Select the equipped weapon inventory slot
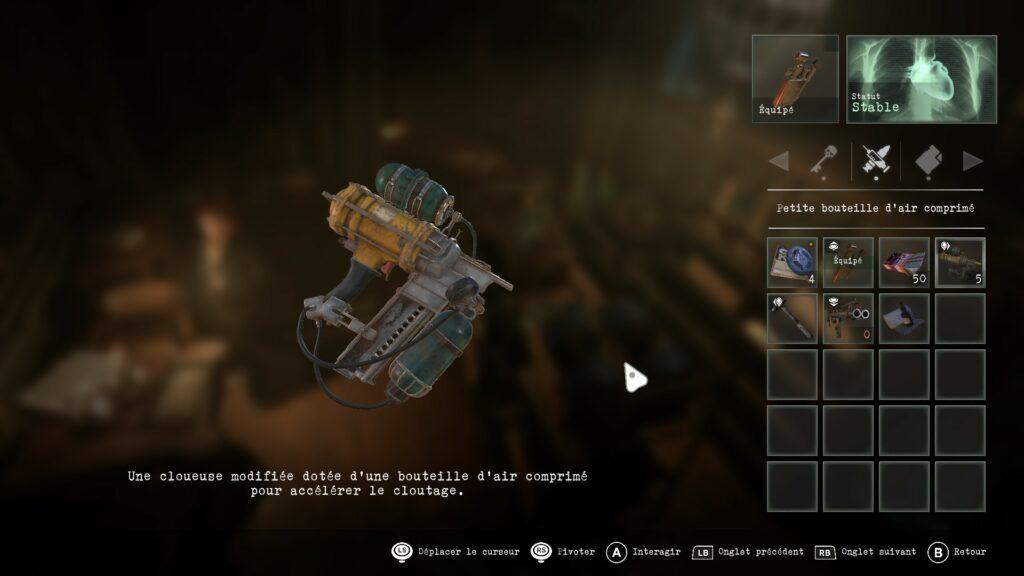Image resolution: width=1024 pixels, height=576 pixels. pyautogui.click(x=848, y=262)
